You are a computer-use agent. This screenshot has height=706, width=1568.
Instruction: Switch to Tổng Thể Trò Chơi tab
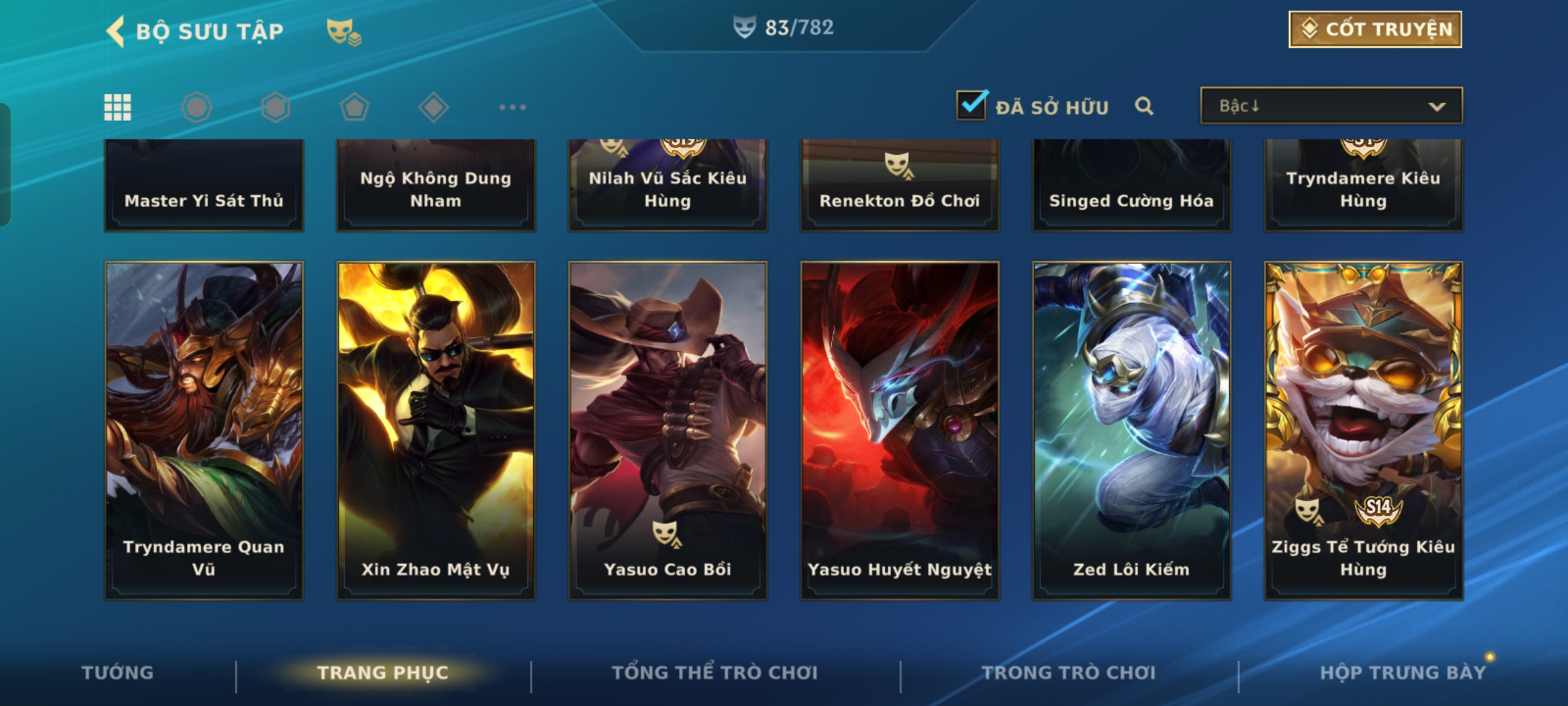point(714,673)
